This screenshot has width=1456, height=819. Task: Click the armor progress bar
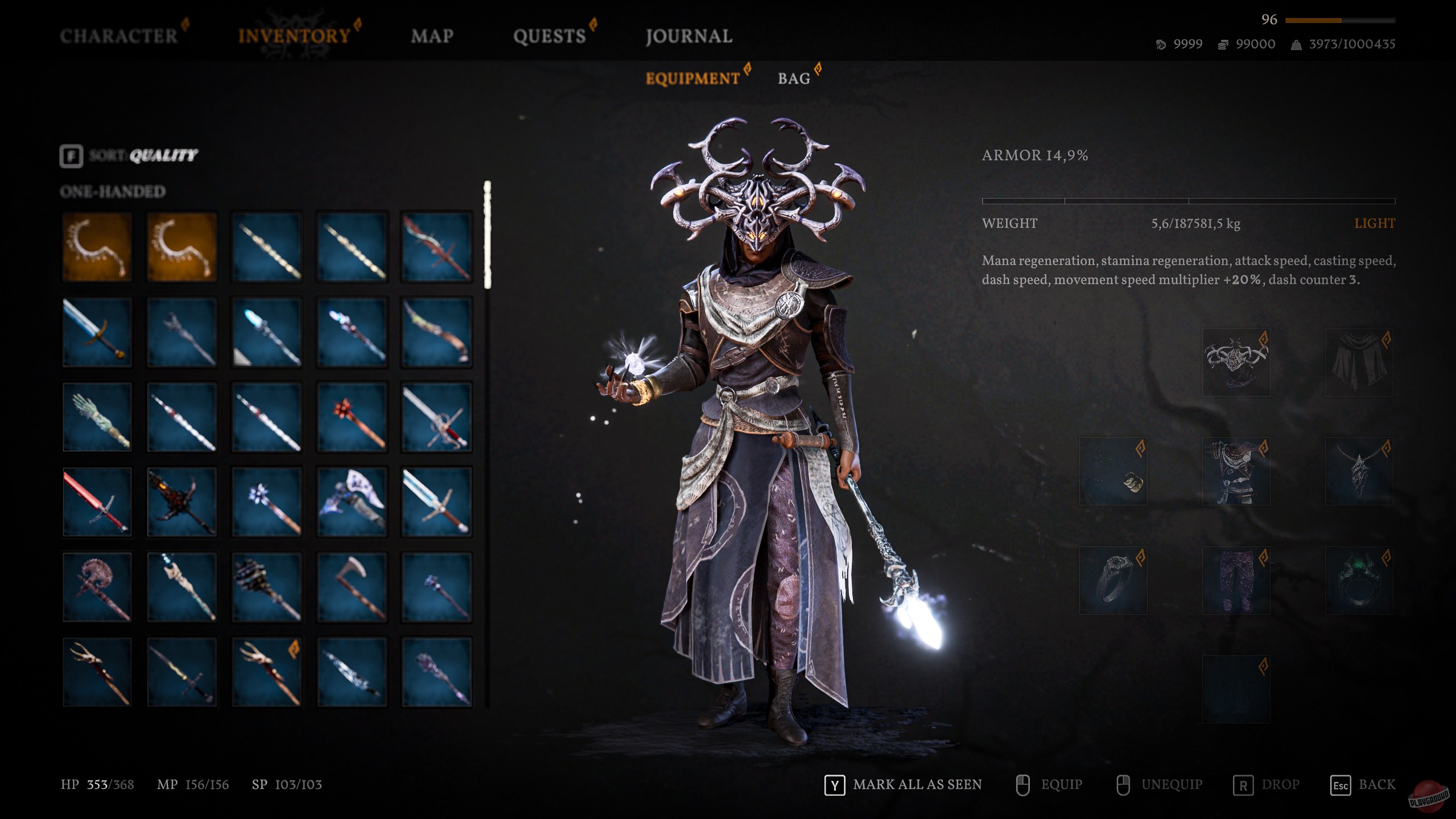coord(1186,200)
